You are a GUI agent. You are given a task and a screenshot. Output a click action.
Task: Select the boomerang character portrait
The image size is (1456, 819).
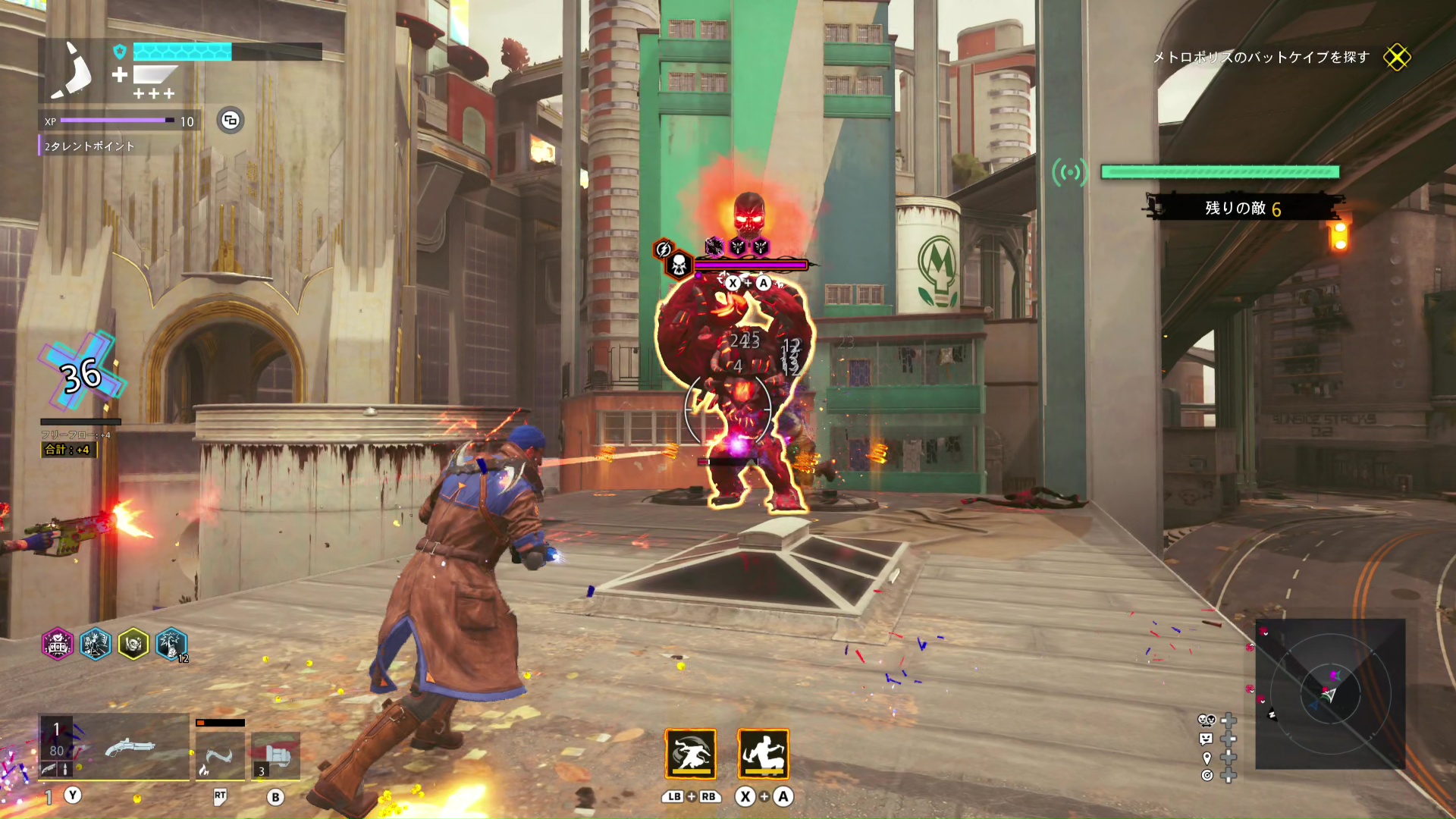[73, 71]
